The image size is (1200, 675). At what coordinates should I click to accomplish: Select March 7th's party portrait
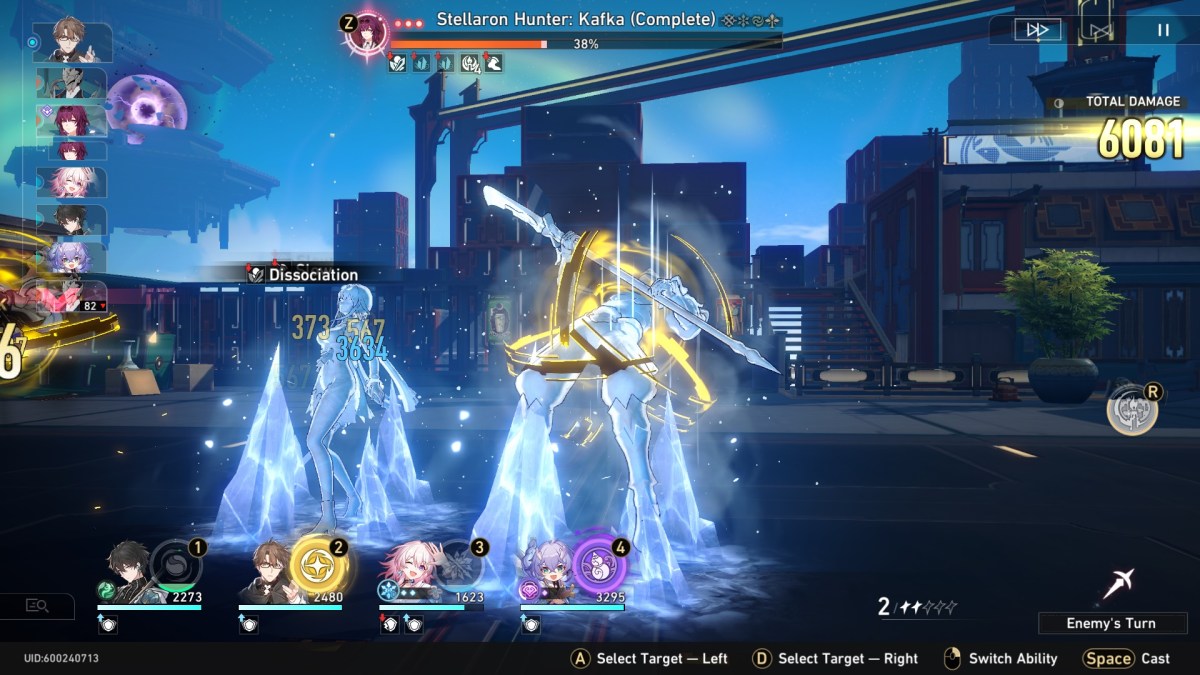click(408, 575)
